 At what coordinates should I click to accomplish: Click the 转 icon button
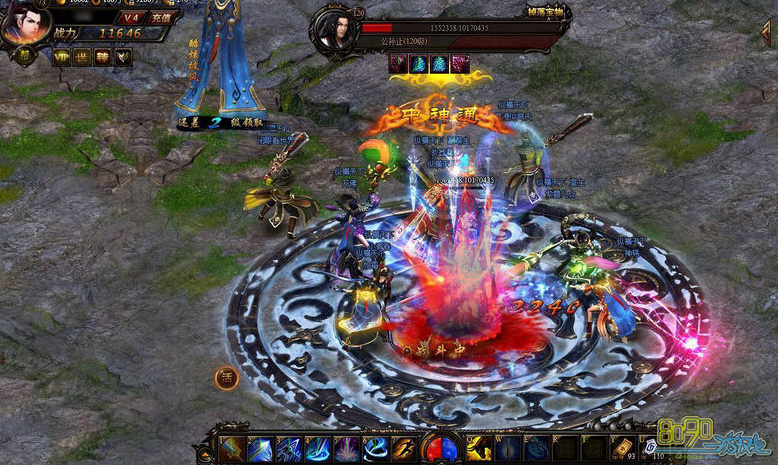(x=102, y=57)
